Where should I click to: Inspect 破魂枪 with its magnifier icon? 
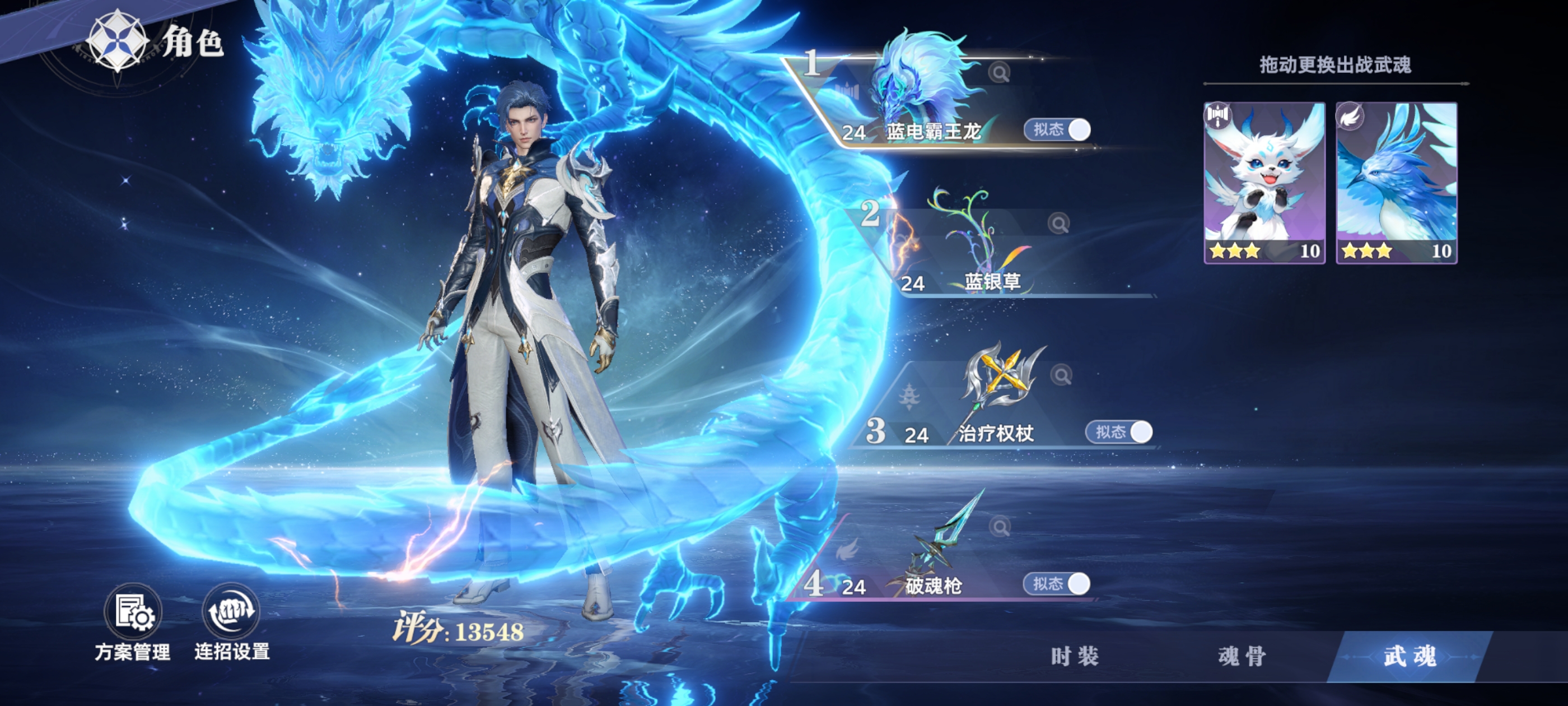(x=1000, y=526)
